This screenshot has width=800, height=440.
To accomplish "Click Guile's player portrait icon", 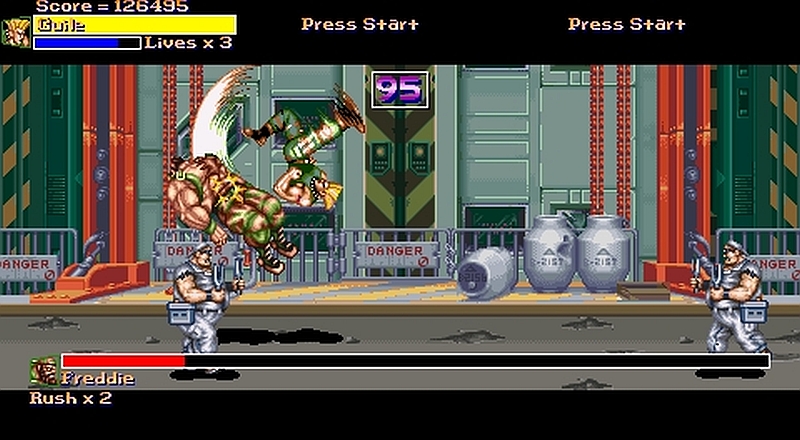I will pos(16,33).
